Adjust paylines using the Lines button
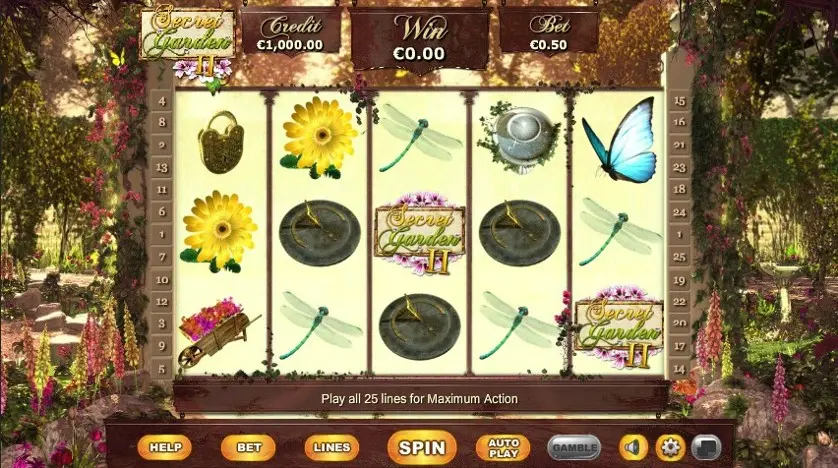Viewport: 838px width, 468px height. pyautogui.click(x=331, y=448)
